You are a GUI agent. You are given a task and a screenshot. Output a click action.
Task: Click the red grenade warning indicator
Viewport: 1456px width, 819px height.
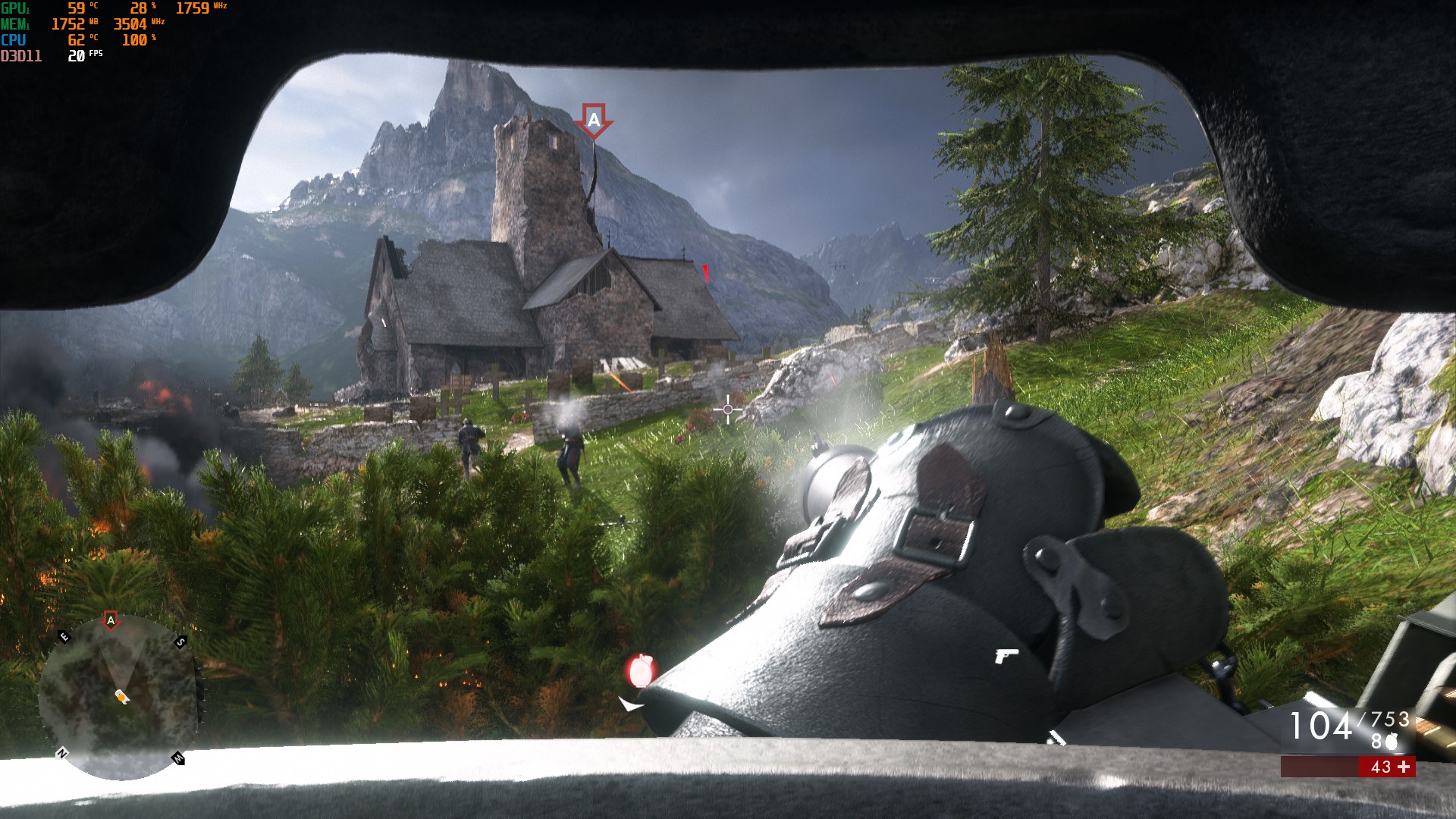(641, 670)
